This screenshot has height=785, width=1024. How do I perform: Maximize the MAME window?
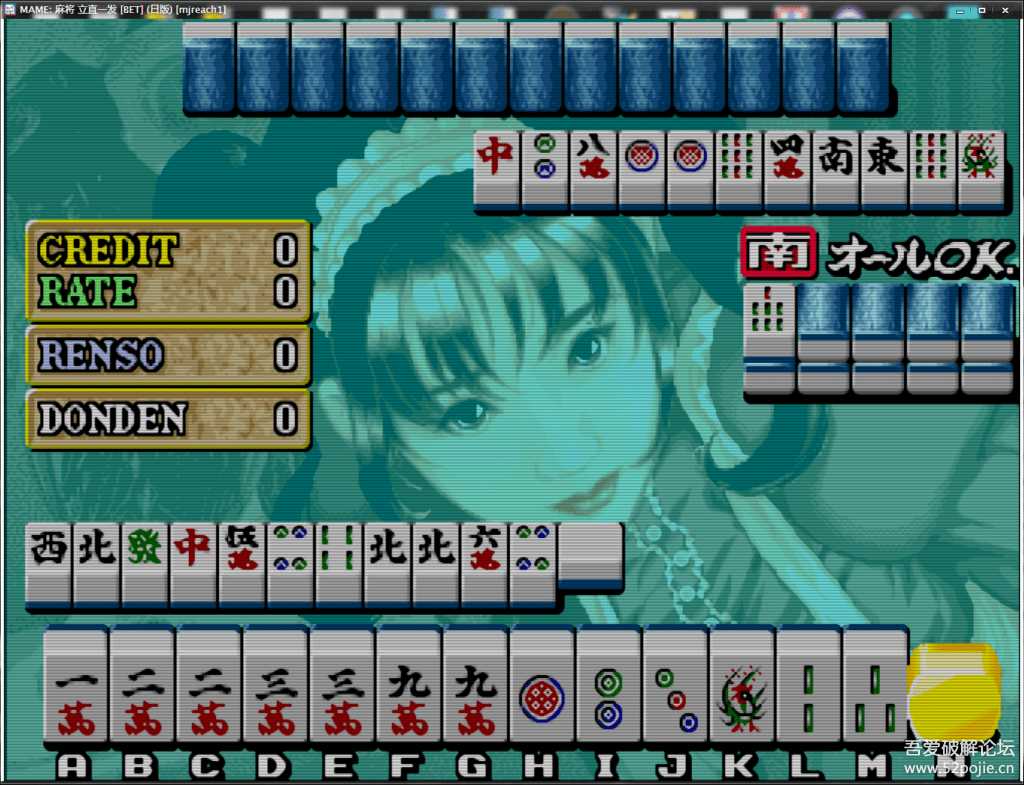click(x=980, y=9)
